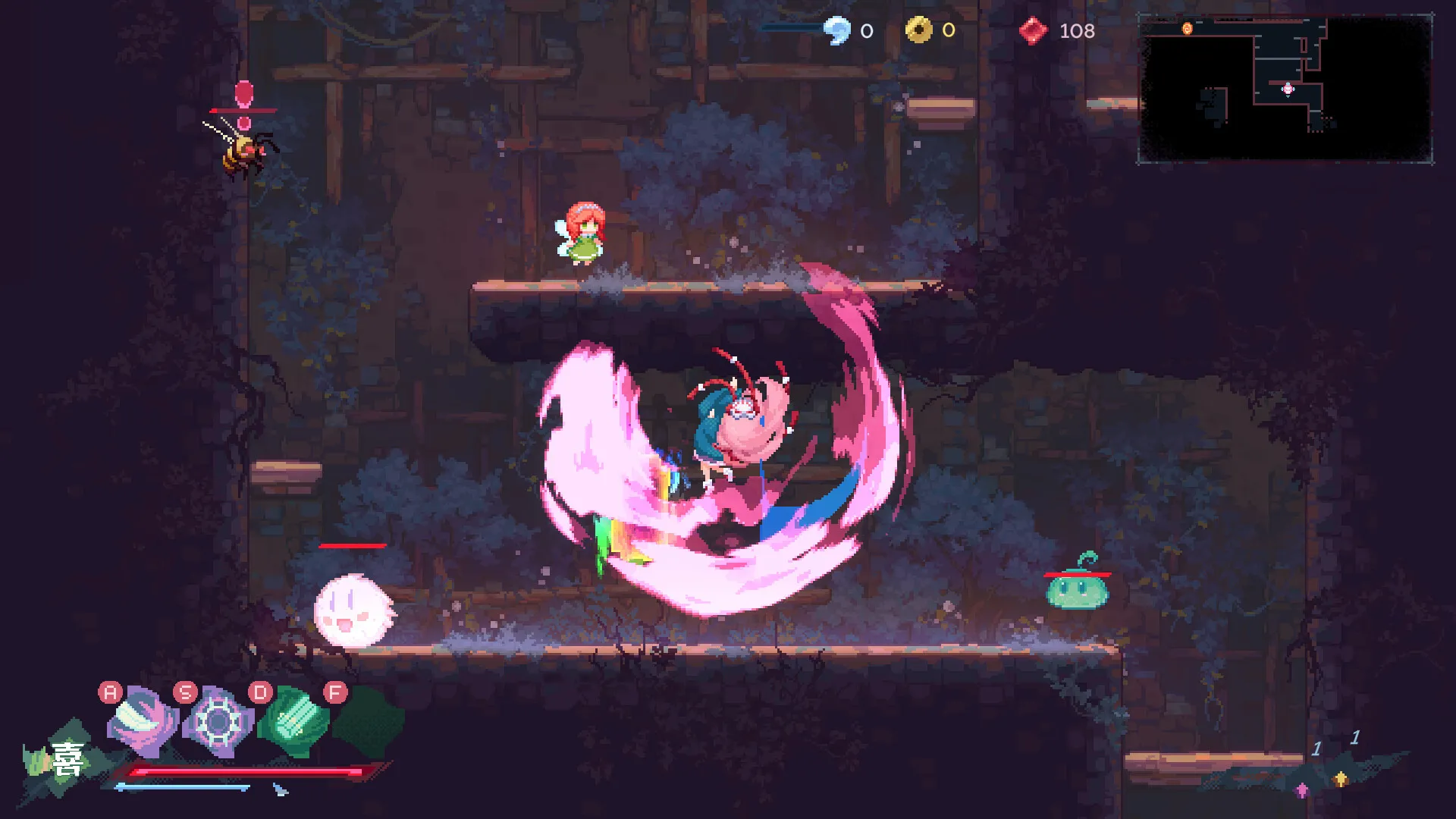Use the purple star-ring skill
Image resolution: width=1456 pixels, height=819 pixels.
click(x=218, y=721)
